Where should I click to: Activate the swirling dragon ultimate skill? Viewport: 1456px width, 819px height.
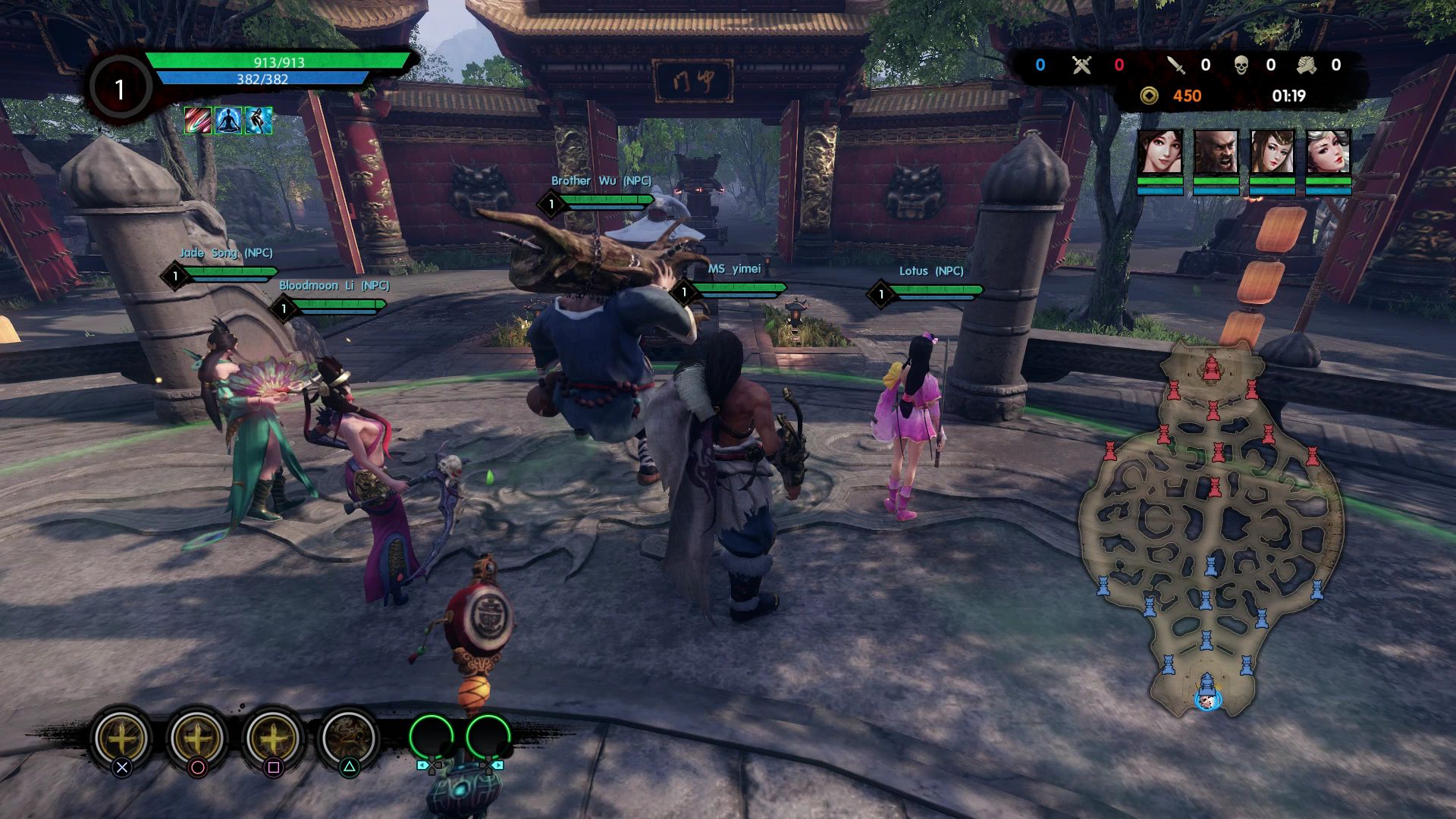point(348,737)
